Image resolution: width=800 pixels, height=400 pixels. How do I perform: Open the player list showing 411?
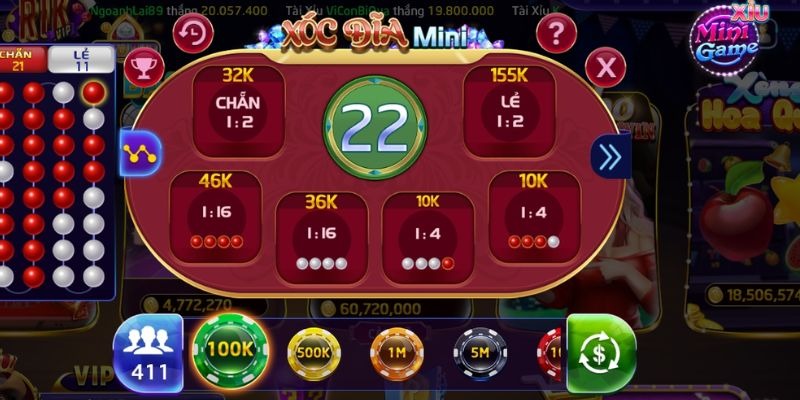pos(149,352)
